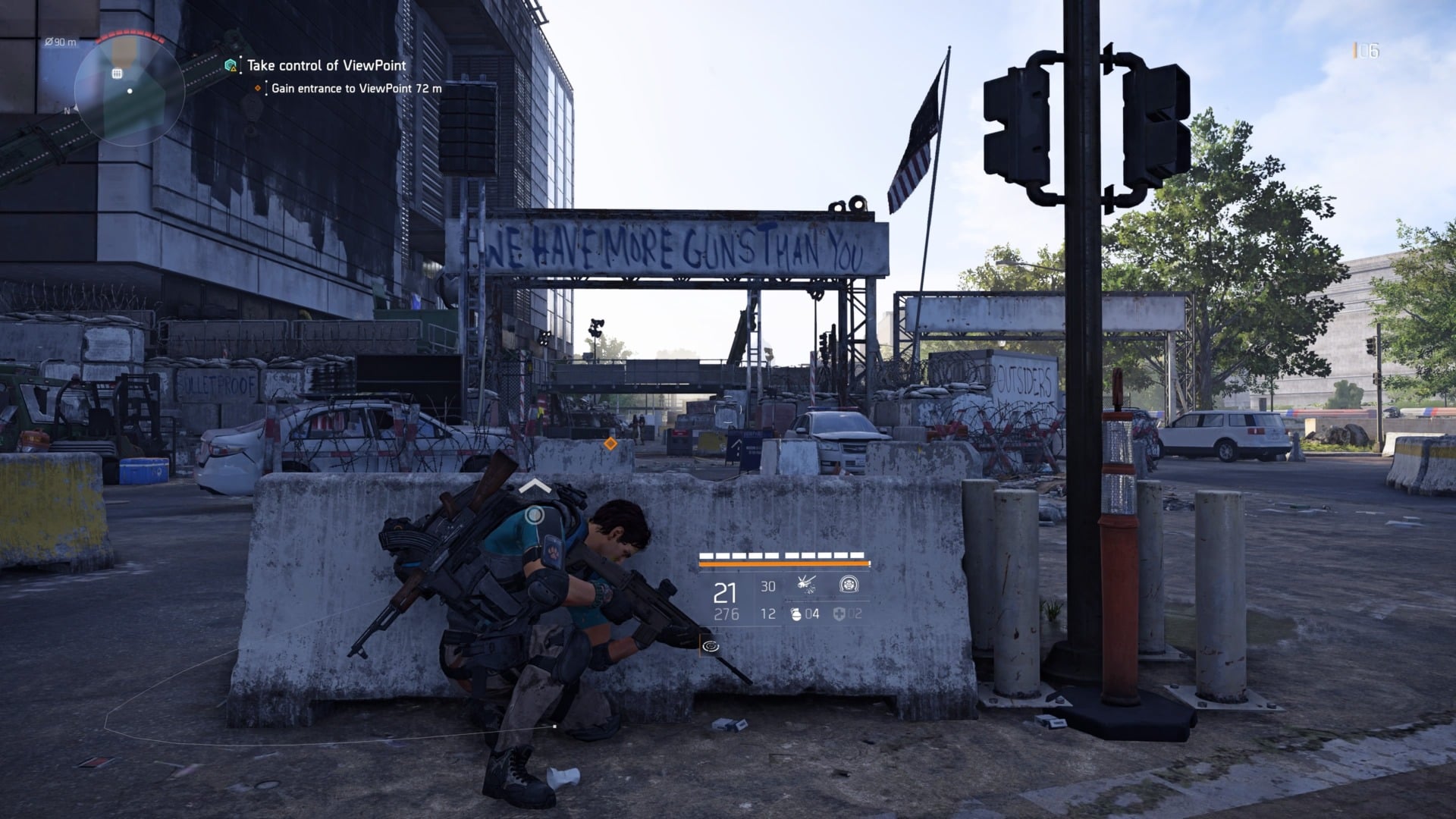
Task: Open the objective entry below the mission title
Action: tap(356, 89)
